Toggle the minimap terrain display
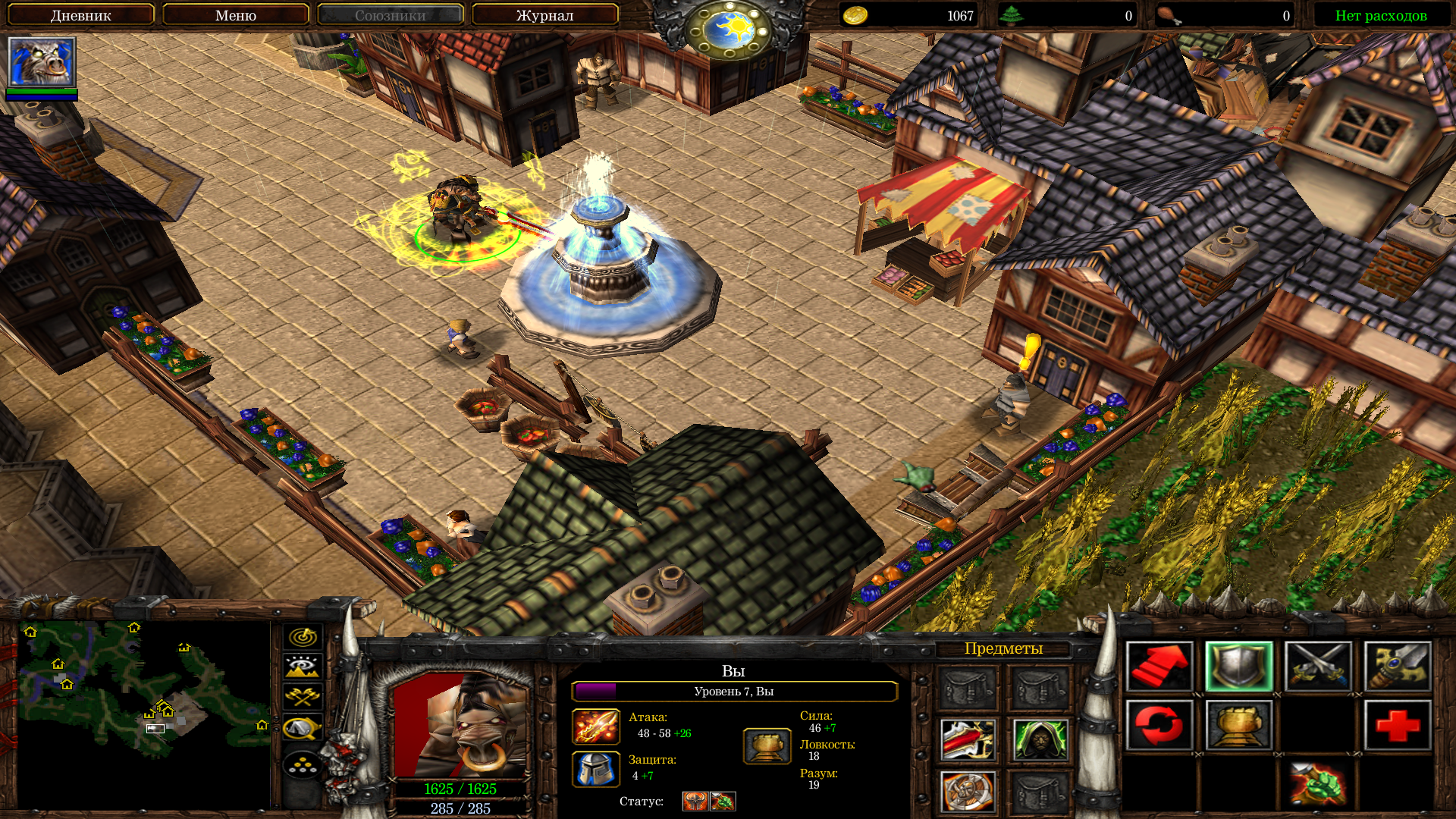 click(x=303, y=667)
